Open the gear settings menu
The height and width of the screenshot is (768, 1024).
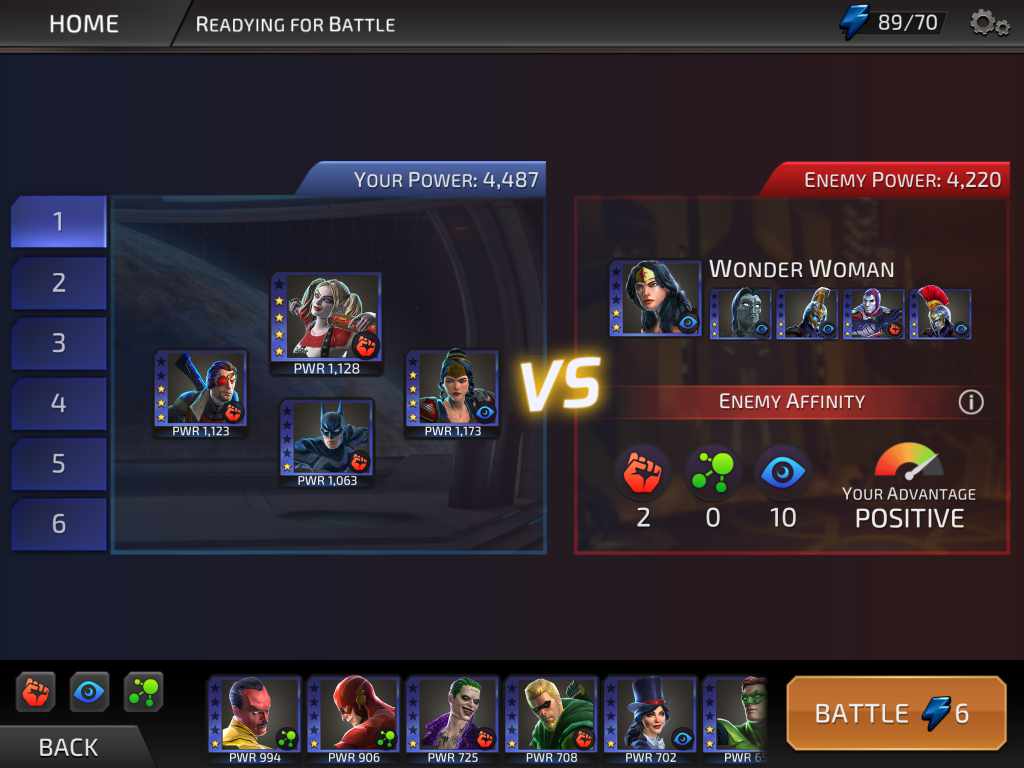tap(989, 23)
